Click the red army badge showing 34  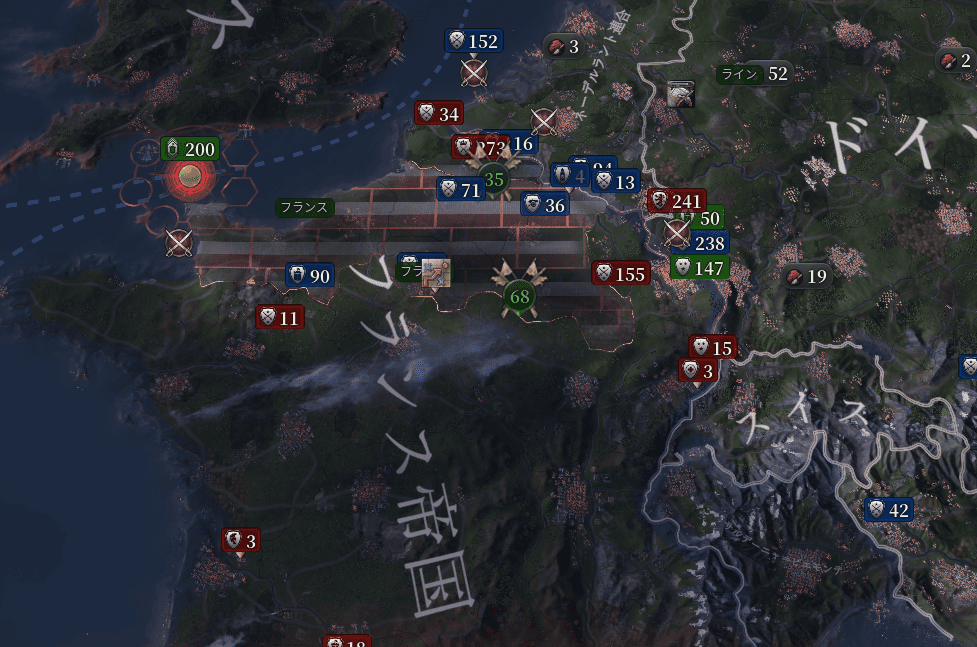tap(439, 113)
